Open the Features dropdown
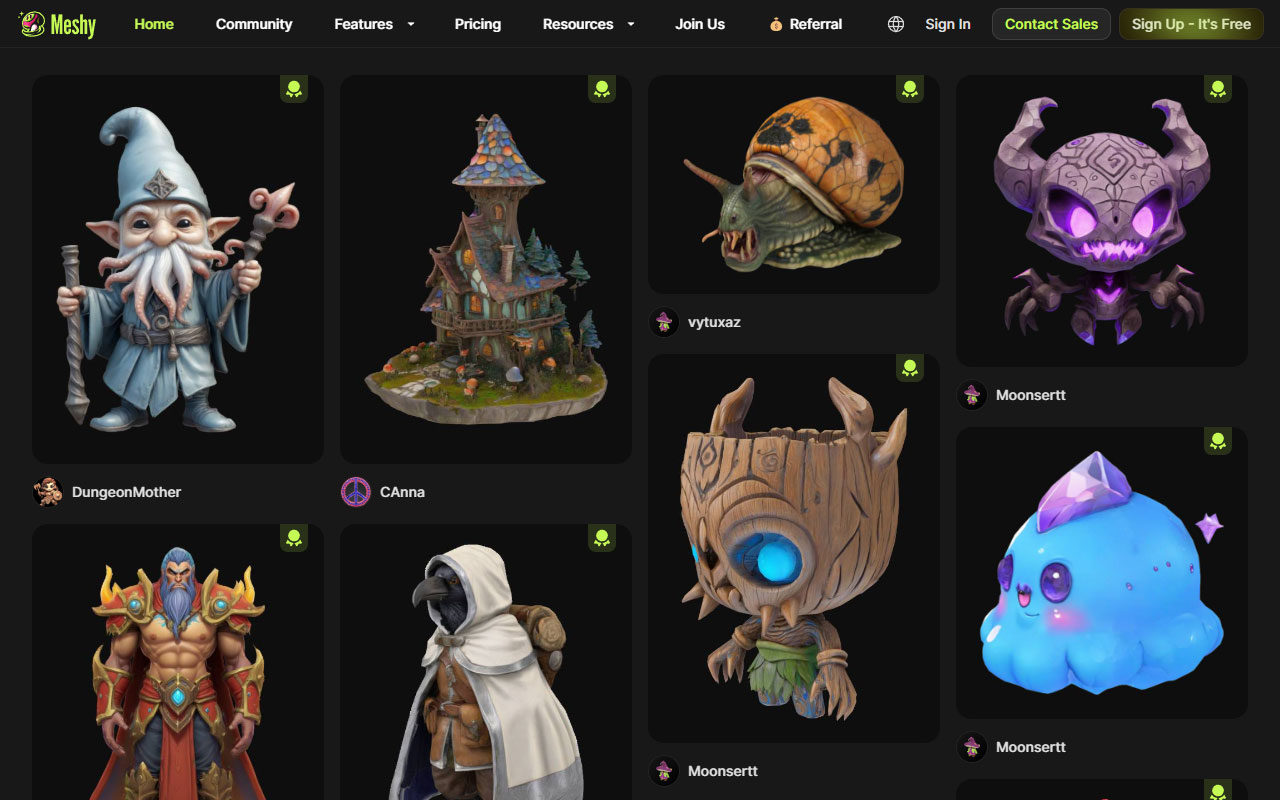Screen dimensions: 1280x800 [365, 24]
